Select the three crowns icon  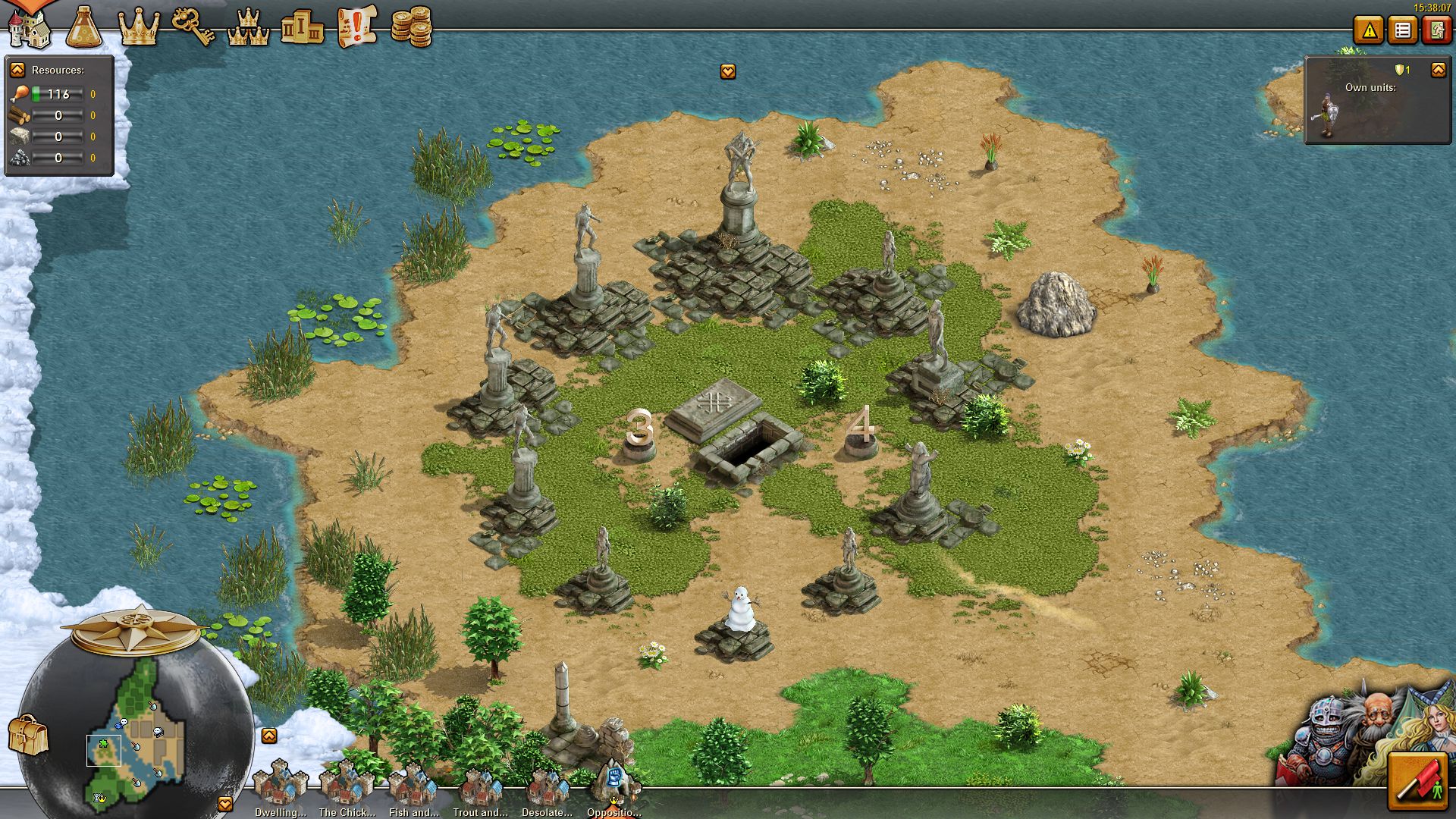point(248,28)
